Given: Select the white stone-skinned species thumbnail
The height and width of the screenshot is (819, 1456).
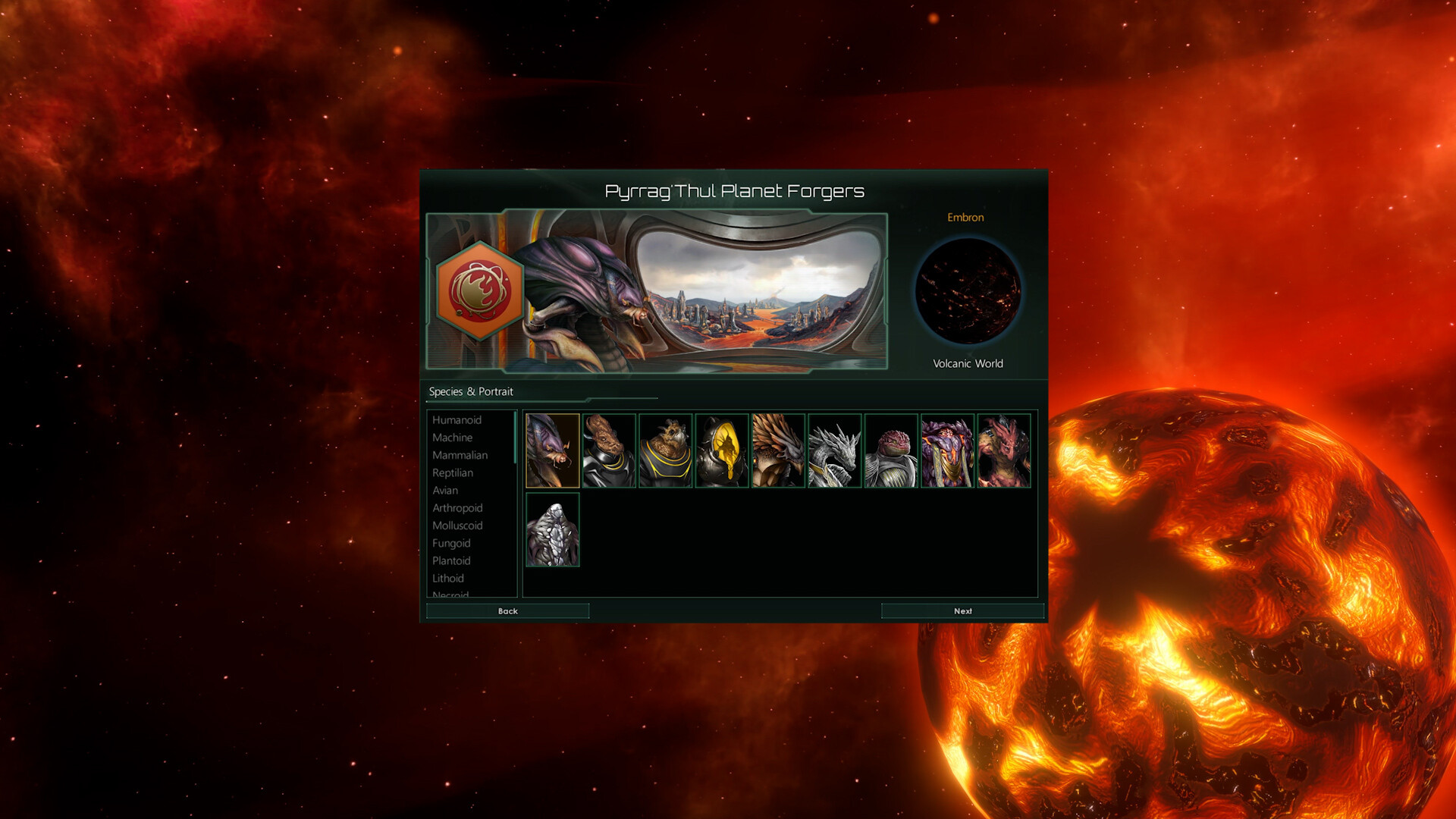Looking at the screenshot, I should [552, 532].
